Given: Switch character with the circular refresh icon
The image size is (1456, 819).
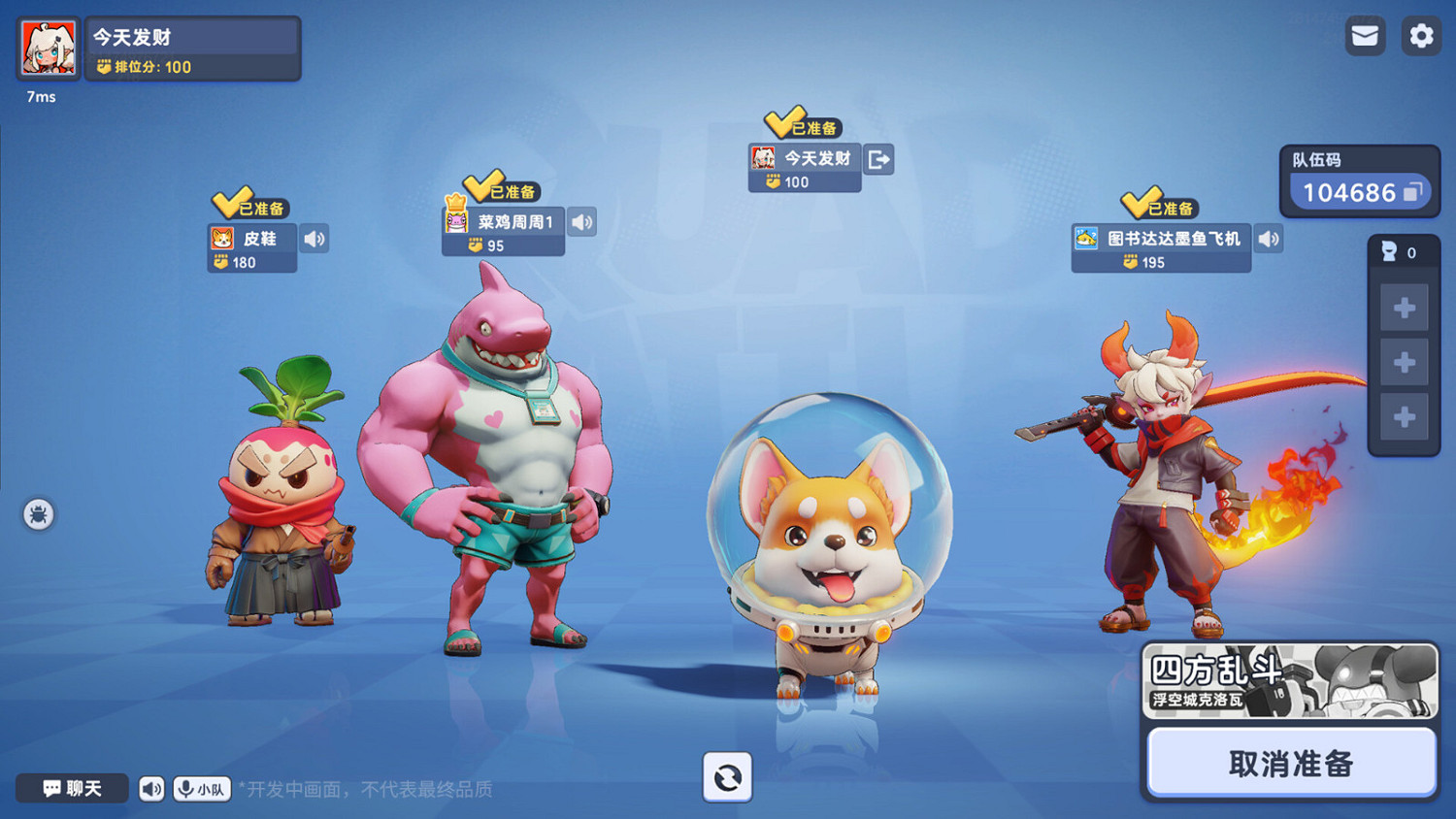Looking at the screenshot, I should tap(727, 778).
